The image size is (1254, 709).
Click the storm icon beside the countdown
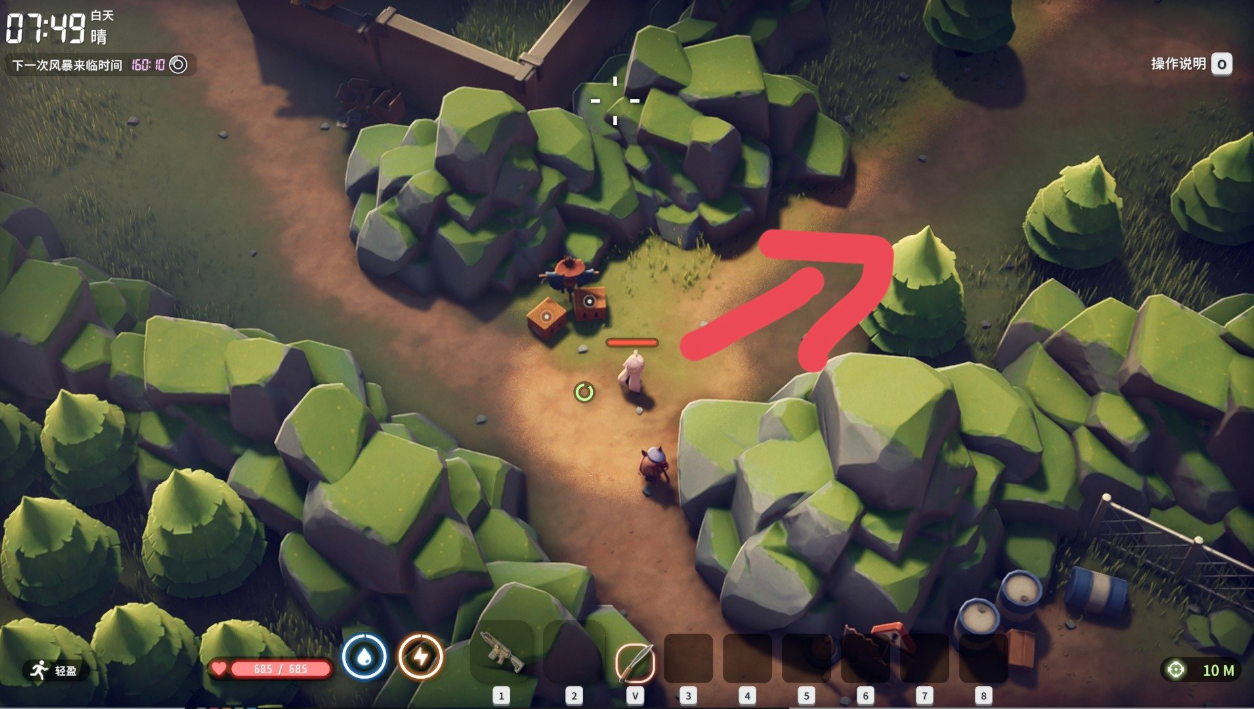pos(178,65)
